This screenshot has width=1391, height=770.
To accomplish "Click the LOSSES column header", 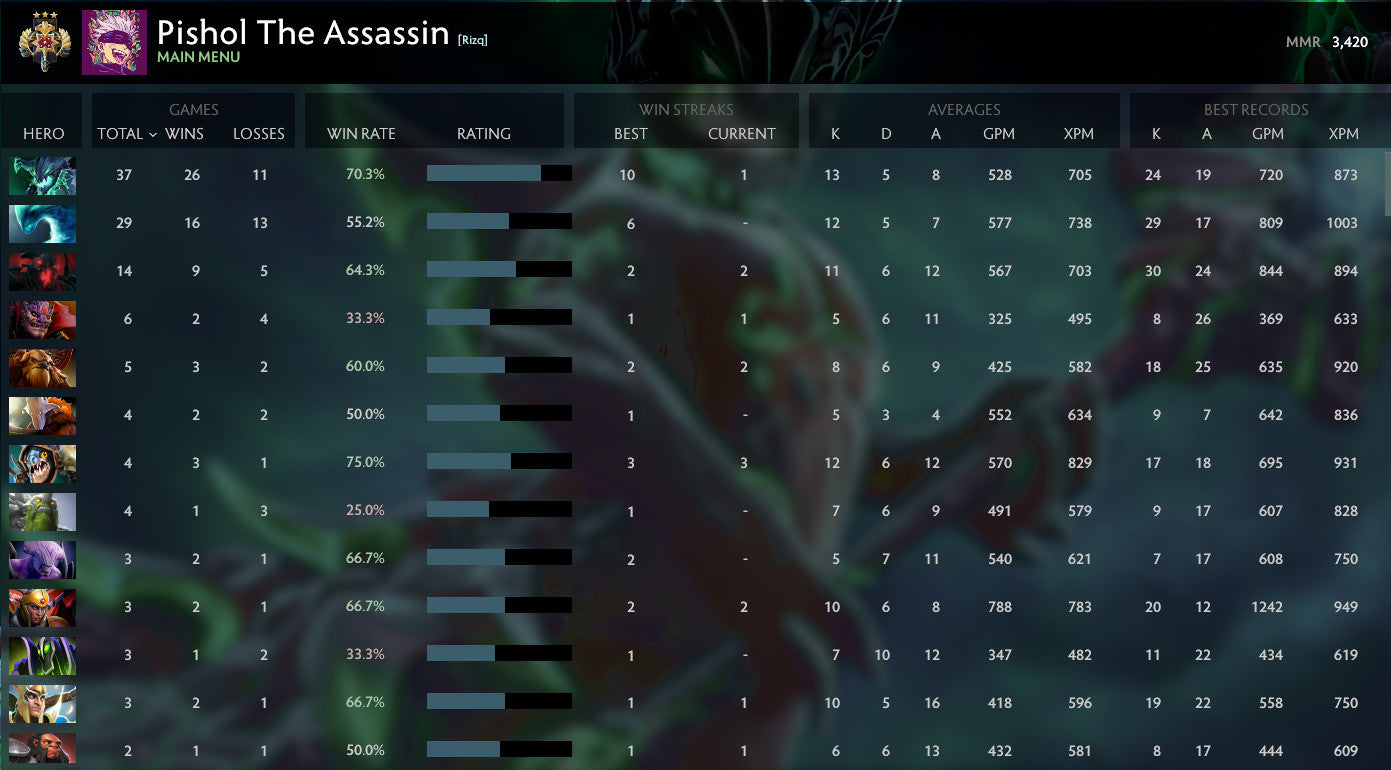I will pos(259,133).
